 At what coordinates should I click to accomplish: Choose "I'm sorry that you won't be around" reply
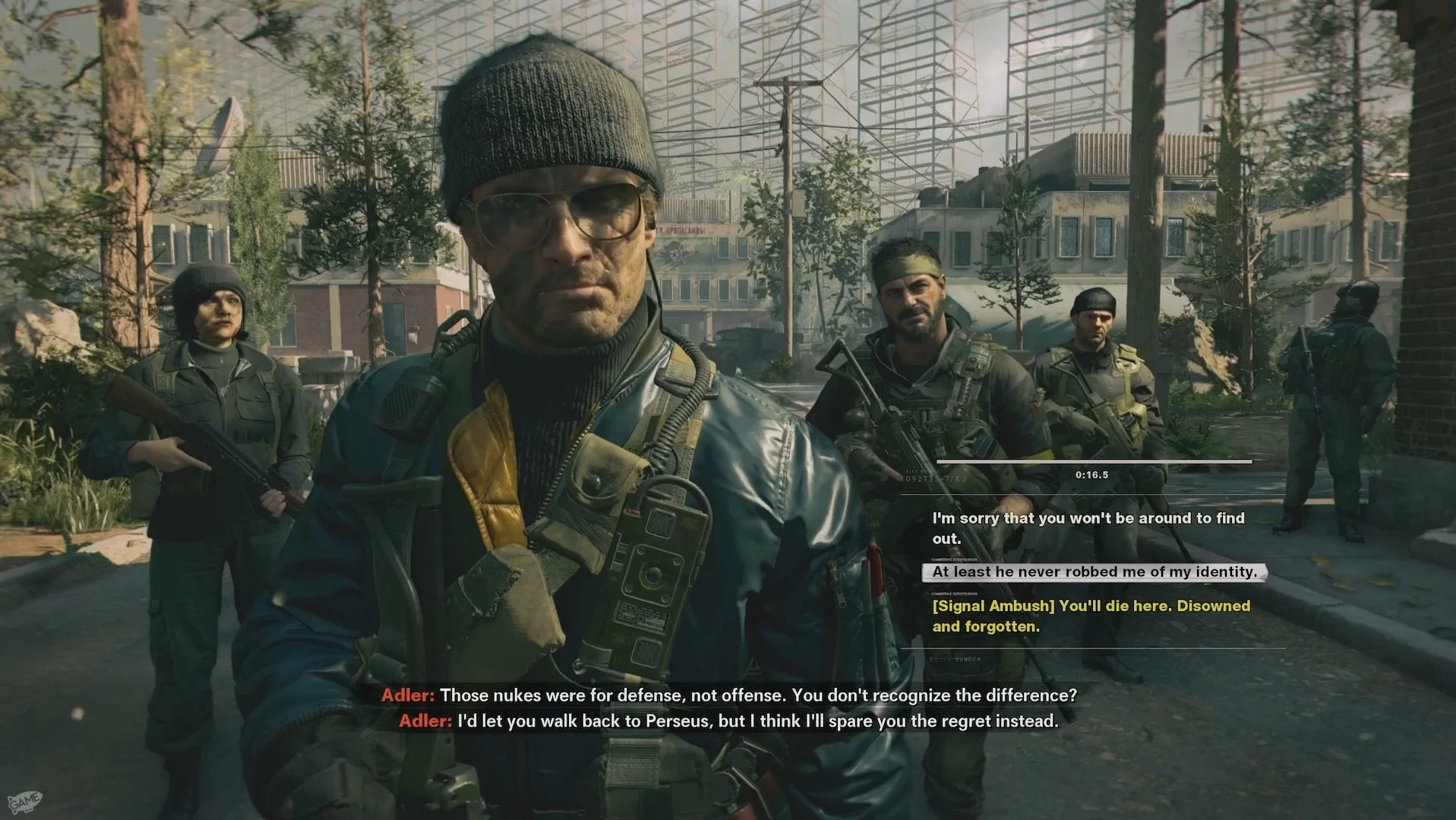coord(1088,528)
